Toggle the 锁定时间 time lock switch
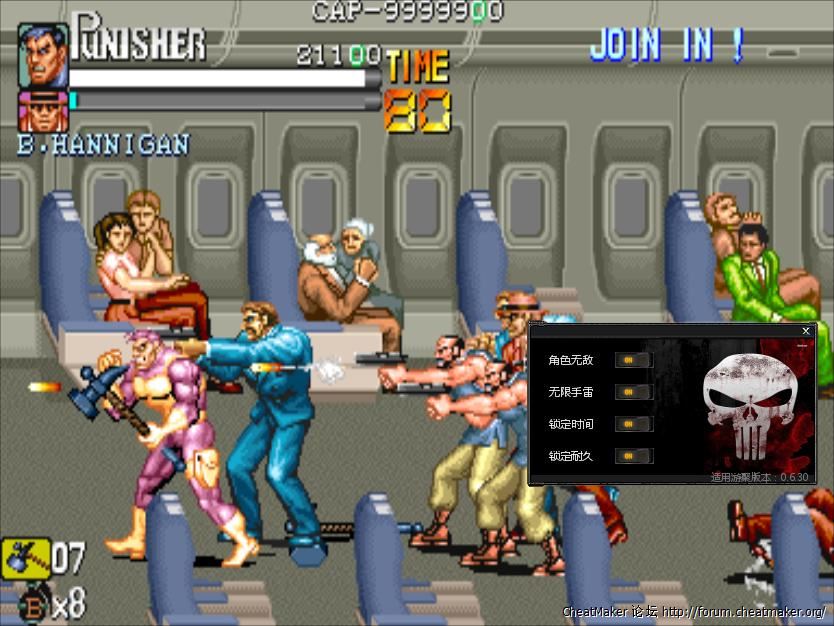This screenshot has height=626, width=834. coord(632,424)
